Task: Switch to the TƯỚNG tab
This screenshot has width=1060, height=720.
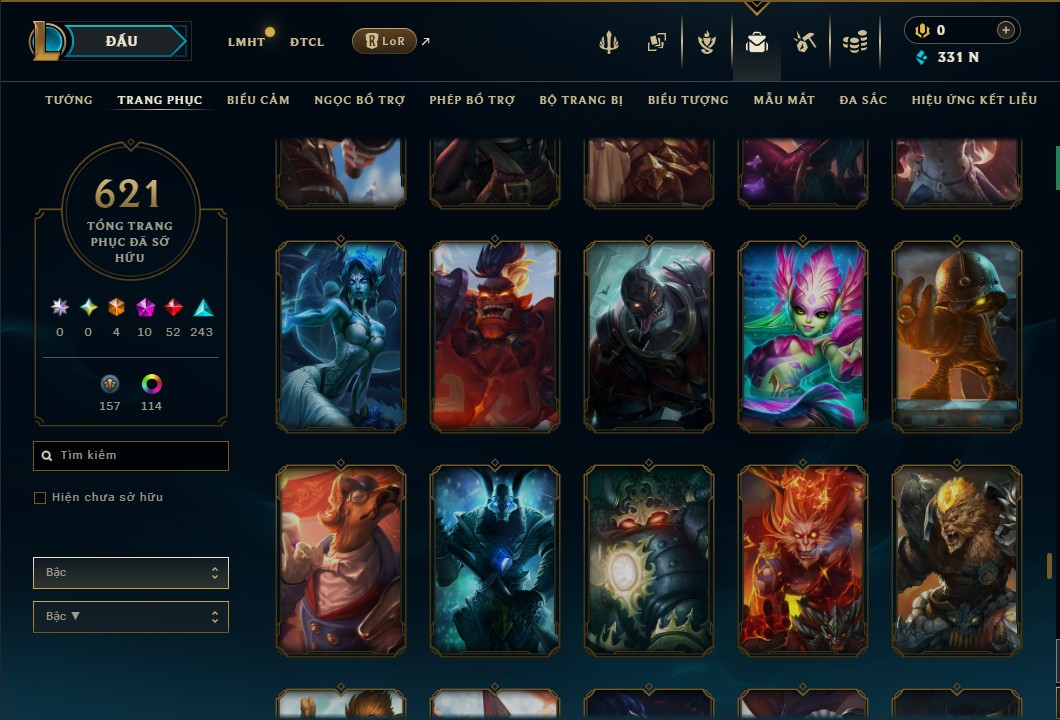Action: pos(69,100)
